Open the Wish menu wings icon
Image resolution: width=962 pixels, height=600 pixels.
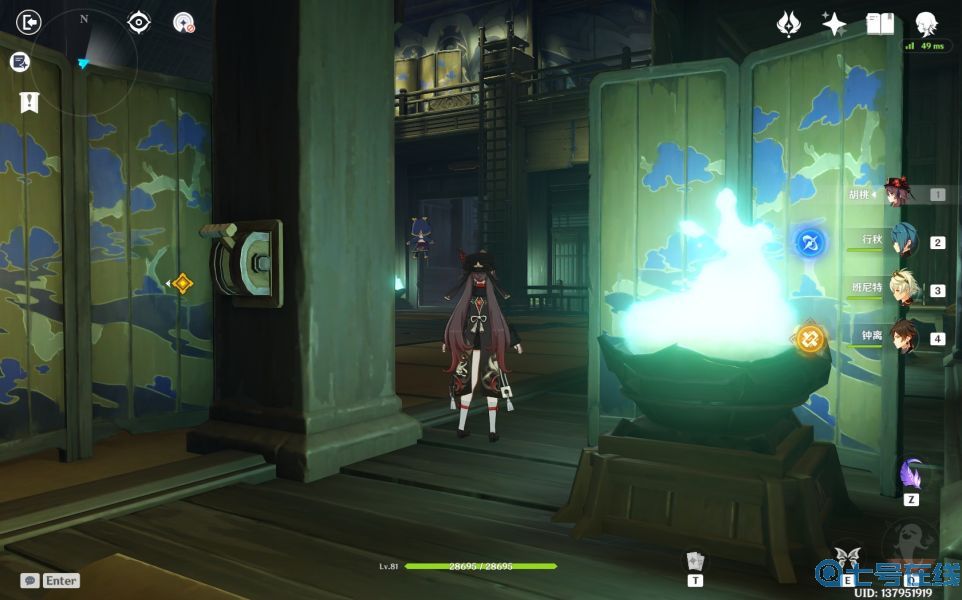pos(789,24)
